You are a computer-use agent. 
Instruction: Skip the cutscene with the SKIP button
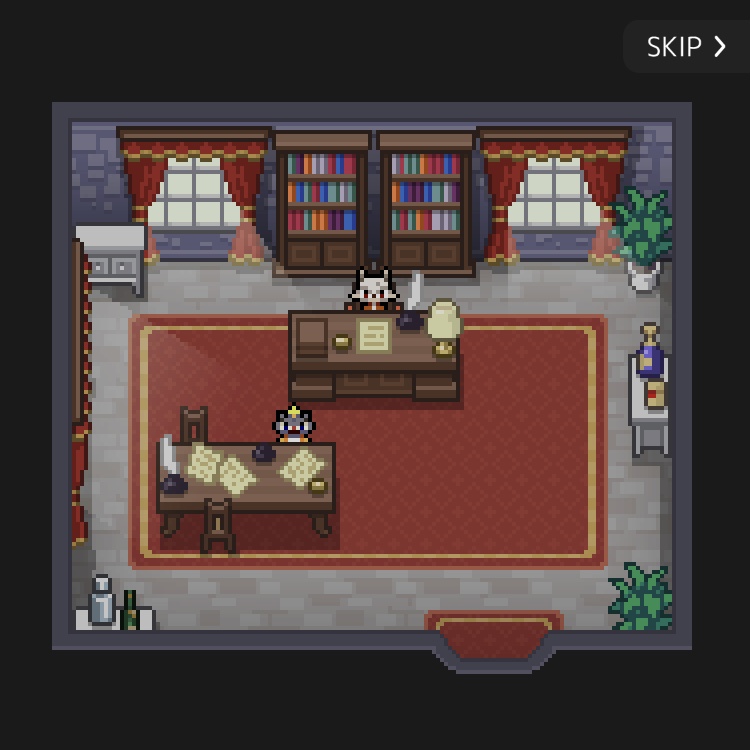point(686,47)
